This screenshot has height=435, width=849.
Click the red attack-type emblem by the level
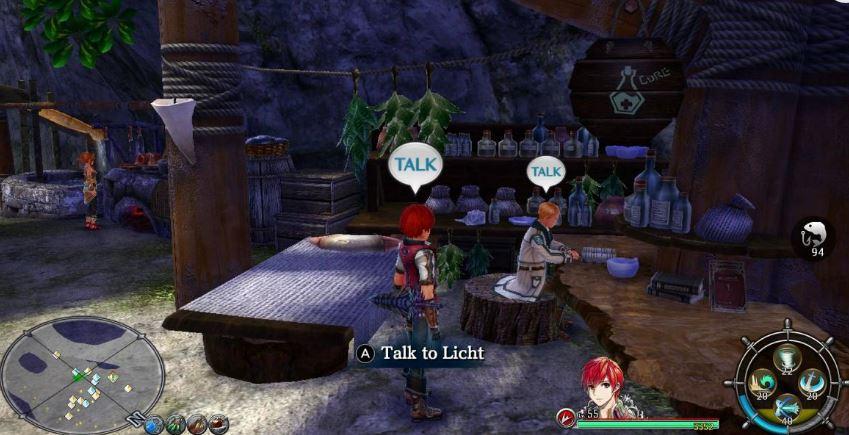pos(566,413)
